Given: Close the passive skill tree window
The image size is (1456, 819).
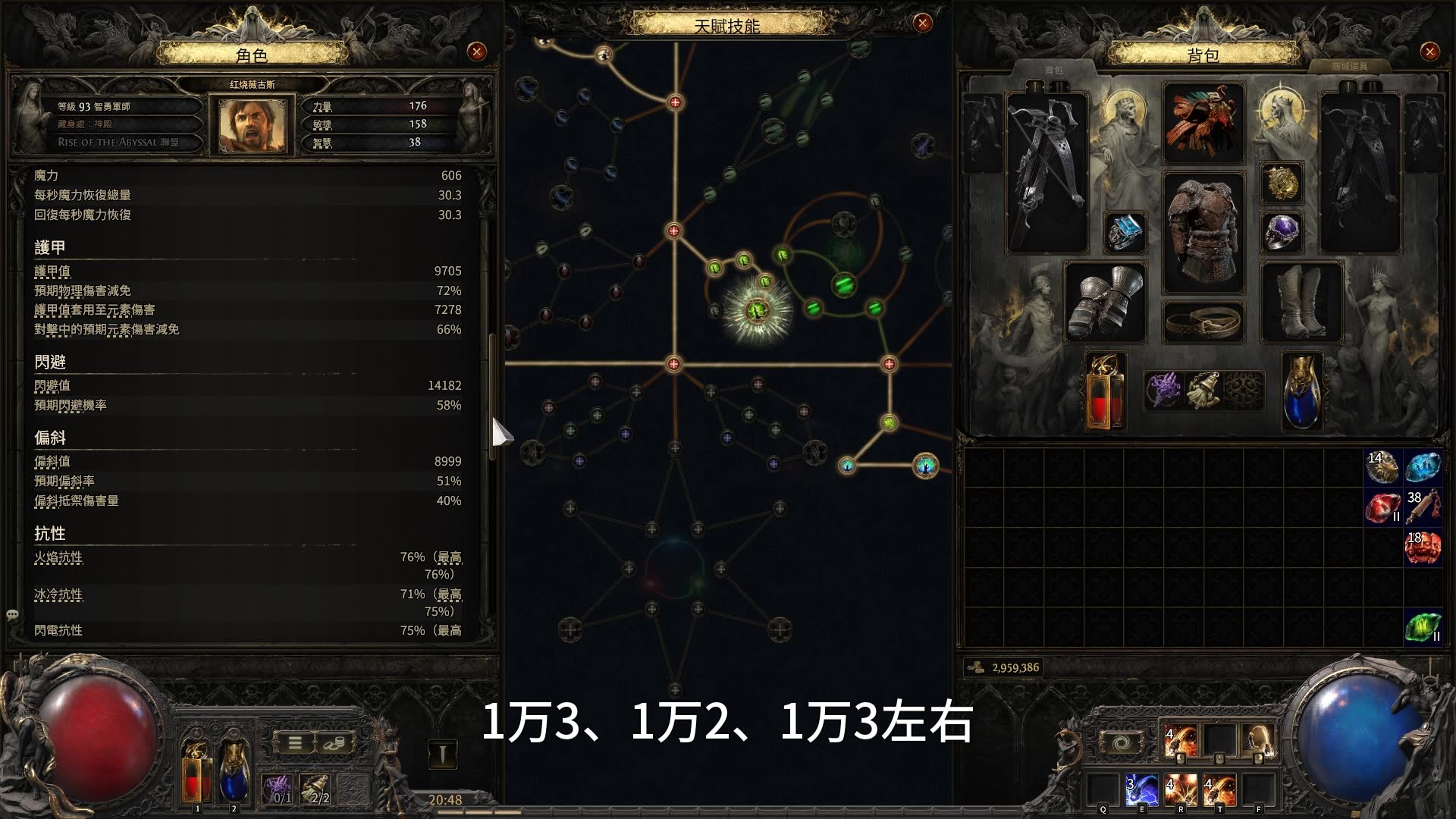Looking at the screenshot, I should [922, 24].
